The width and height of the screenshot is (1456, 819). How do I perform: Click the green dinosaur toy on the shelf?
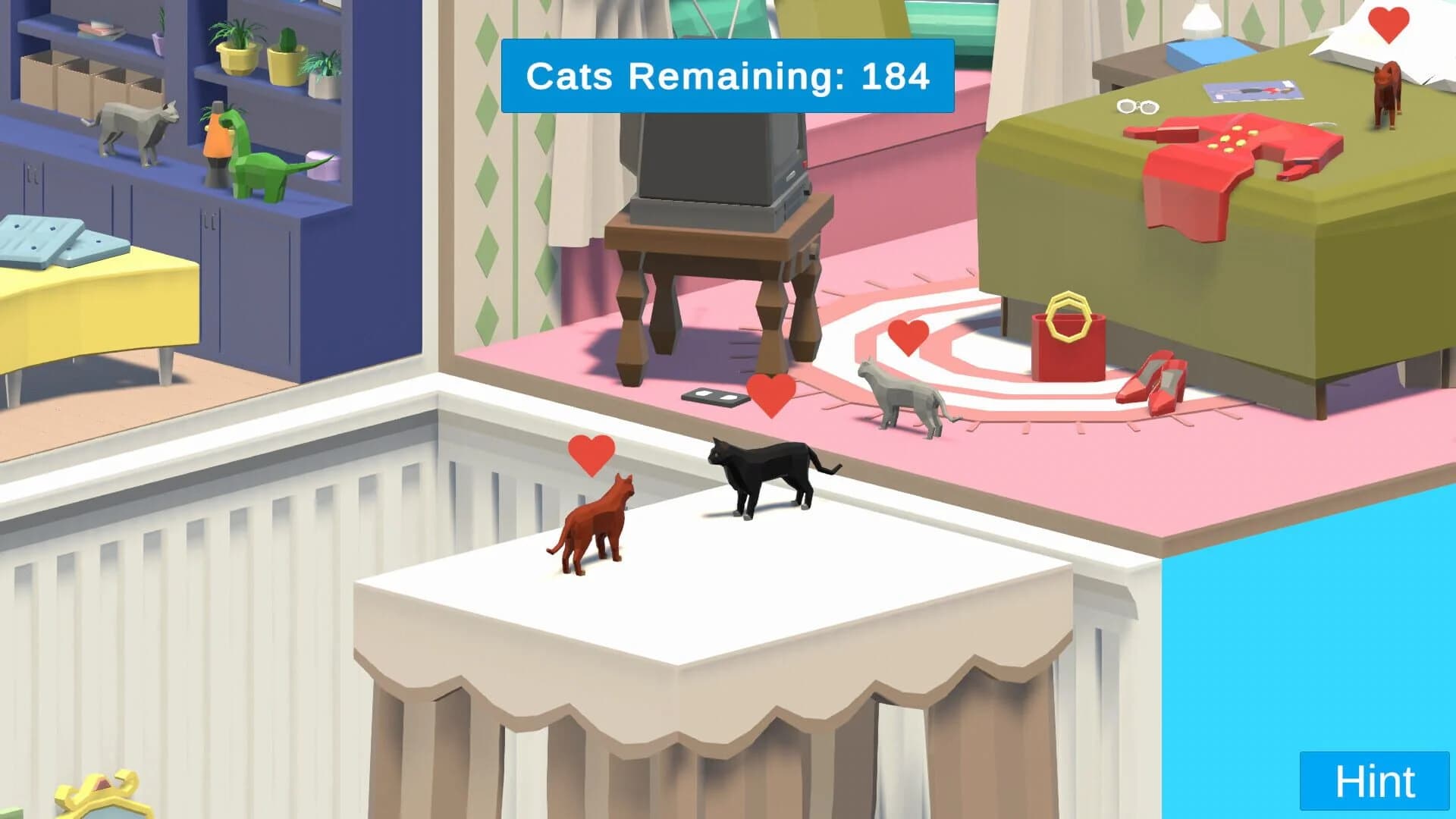tap(262, 171)
